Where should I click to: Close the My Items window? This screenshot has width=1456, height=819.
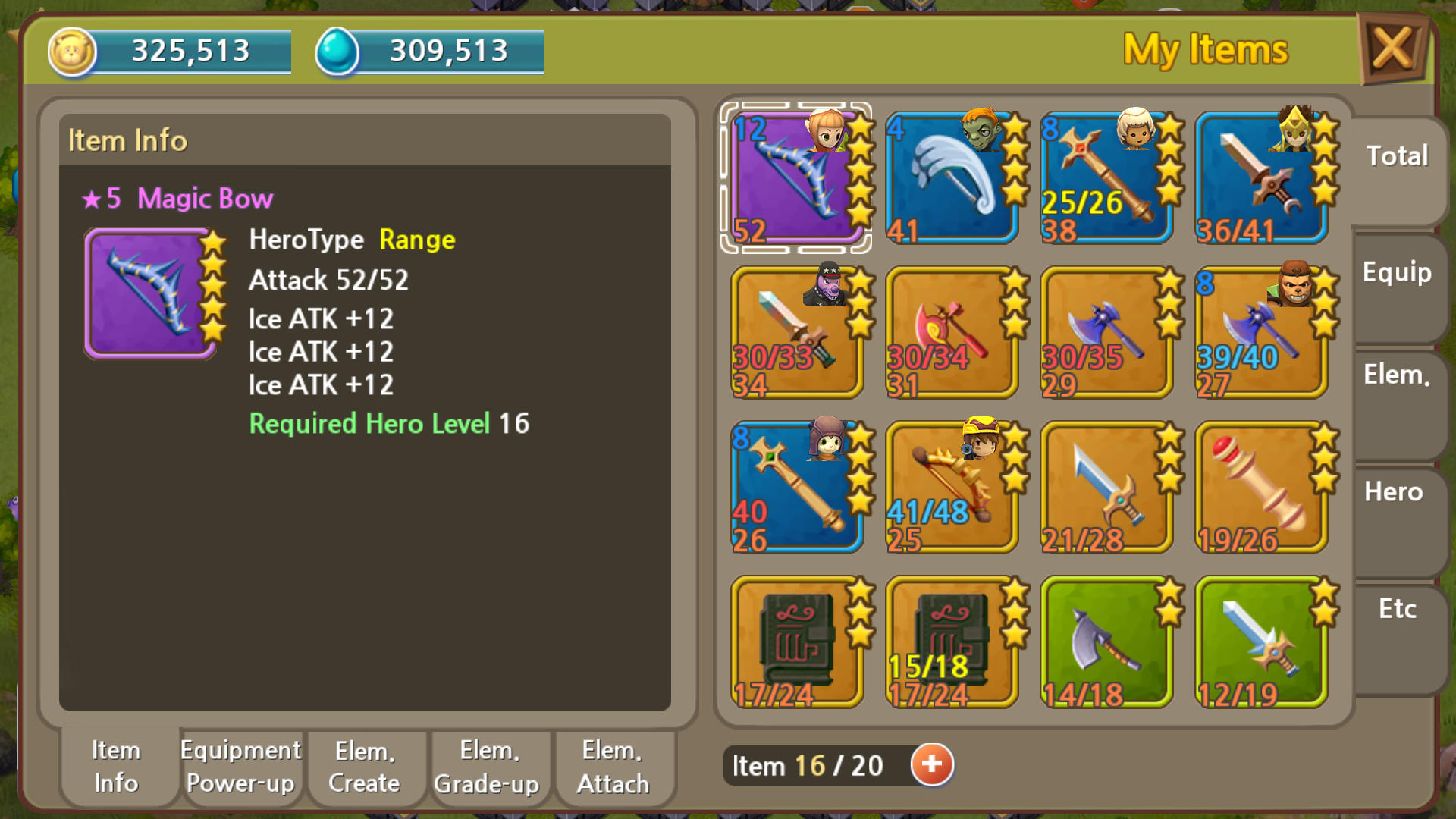click(1392, 49)
